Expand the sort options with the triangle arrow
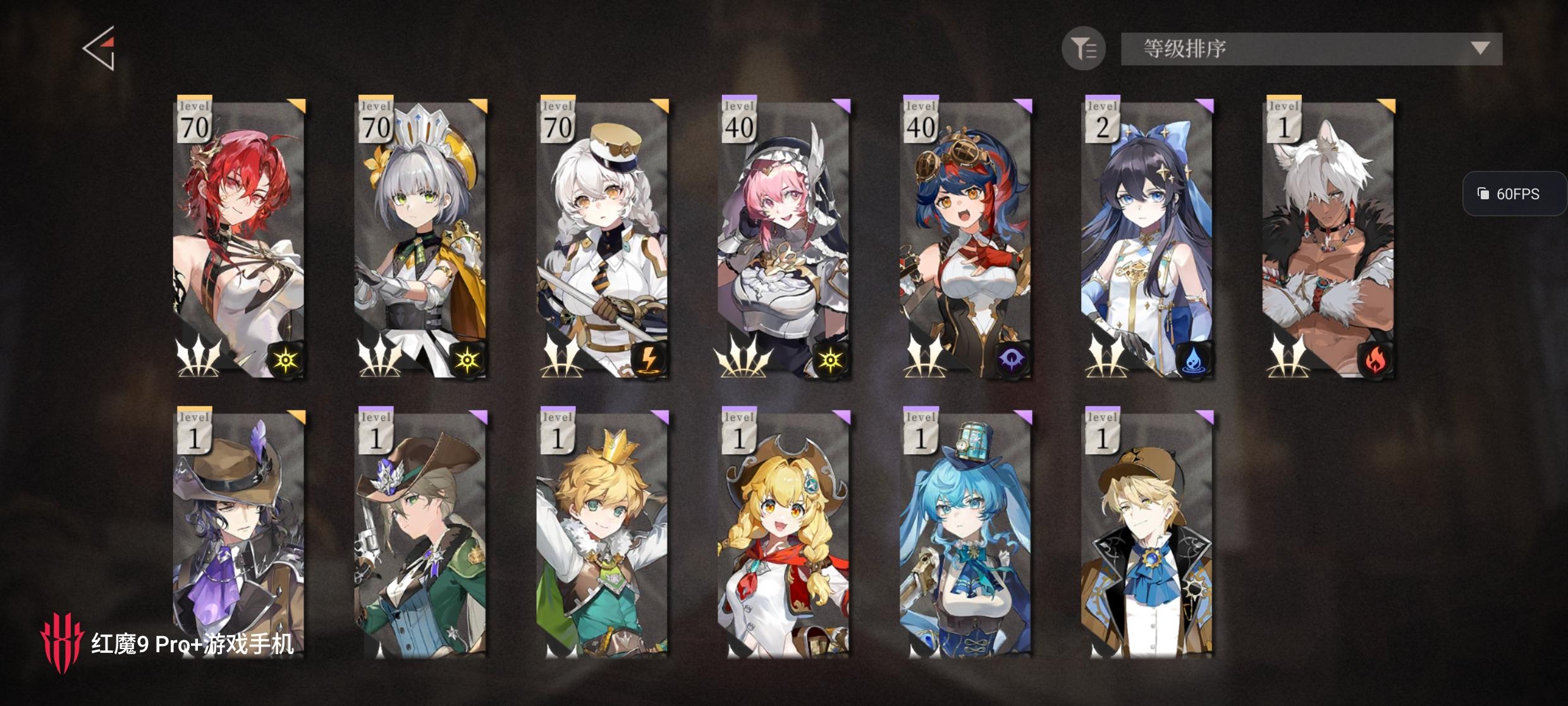This screenshot has width=1568, height=706. click(x=1479, y=47)
